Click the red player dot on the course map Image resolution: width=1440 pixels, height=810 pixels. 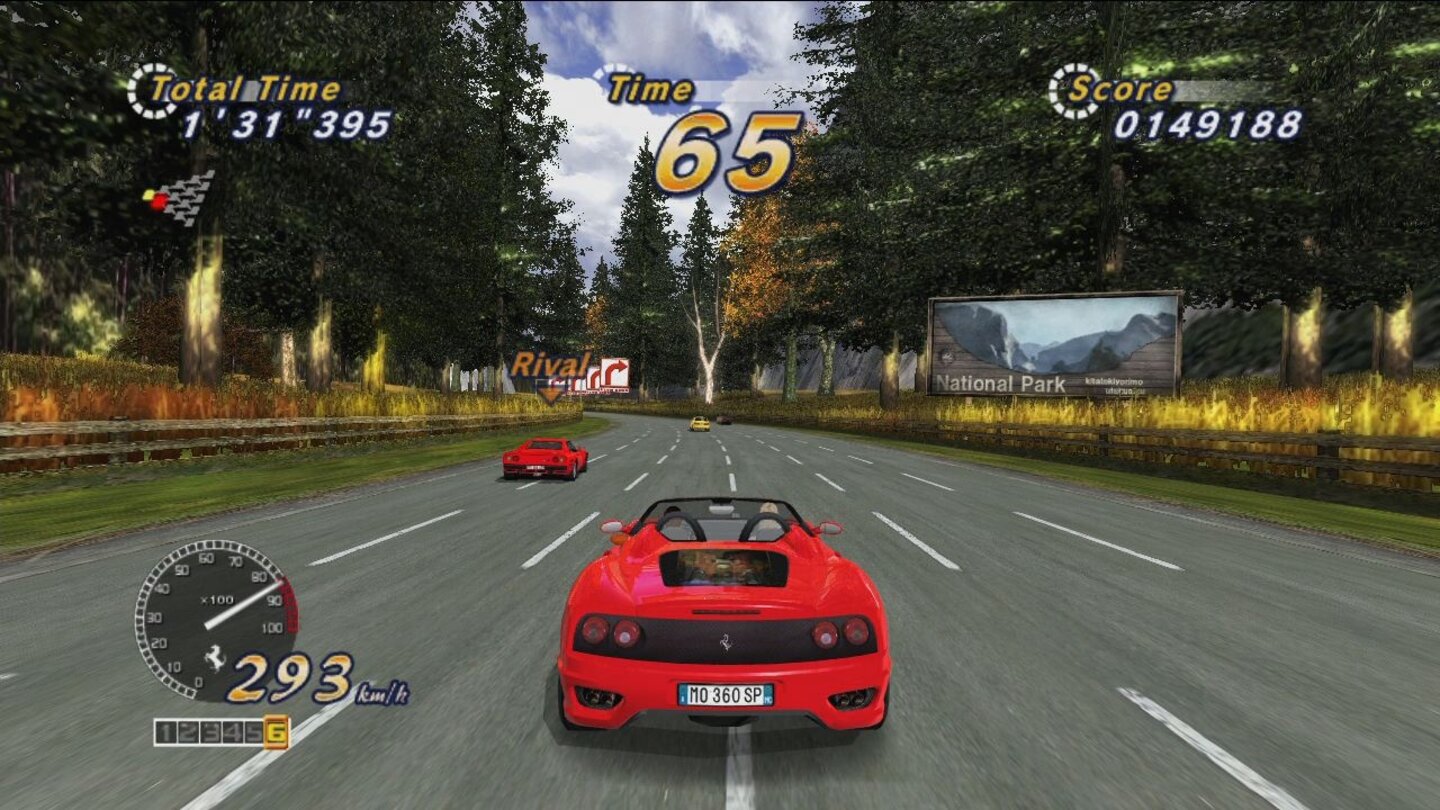pyautogui.click(x=157, y=200)
